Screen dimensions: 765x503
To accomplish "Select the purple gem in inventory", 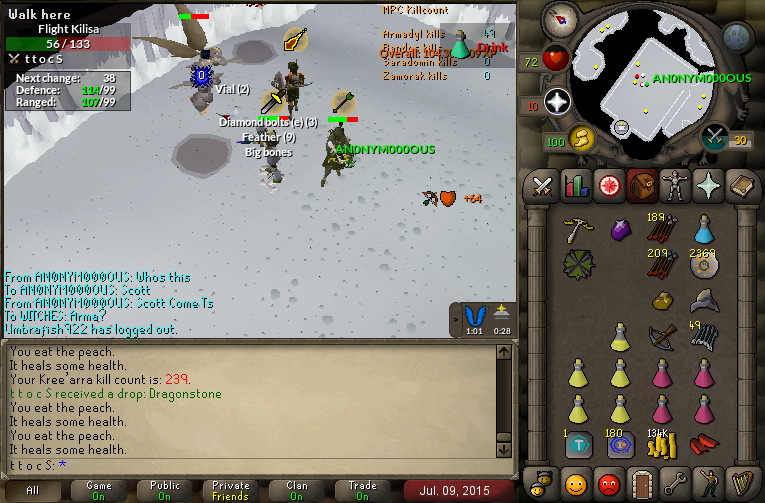I will 619,230.
